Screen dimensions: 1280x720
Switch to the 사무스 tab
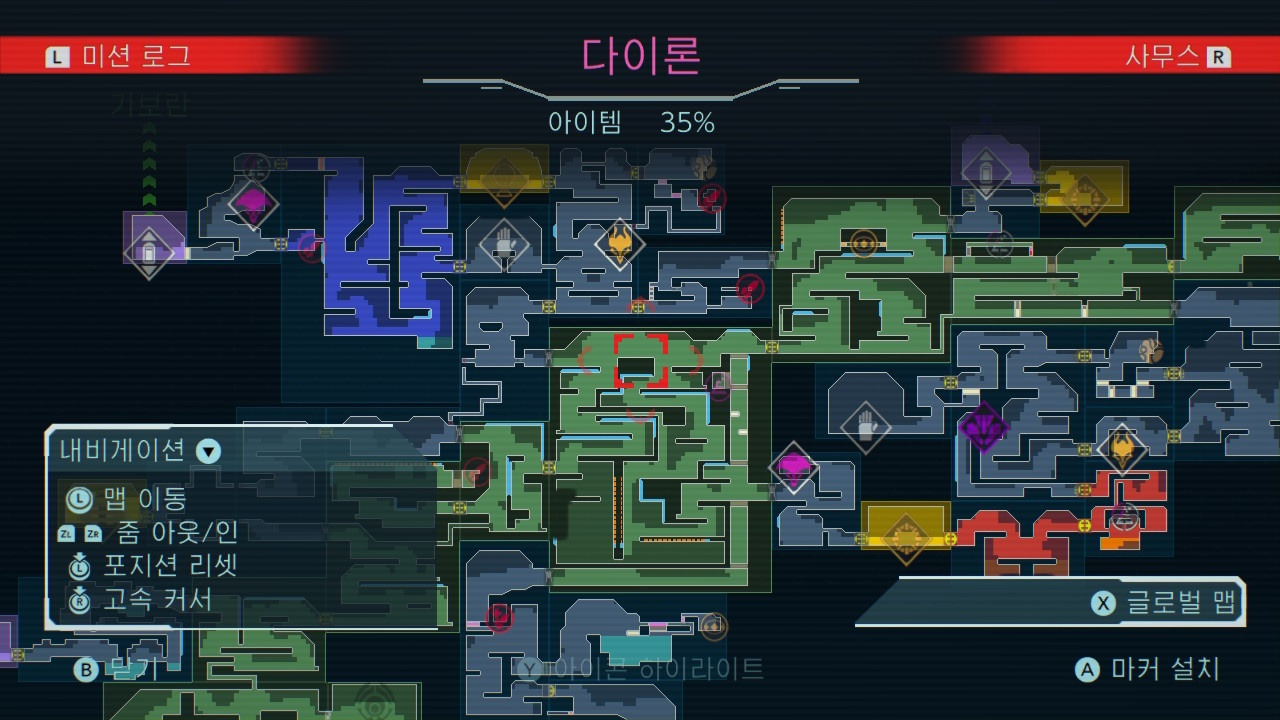[x=1180, y=57]
